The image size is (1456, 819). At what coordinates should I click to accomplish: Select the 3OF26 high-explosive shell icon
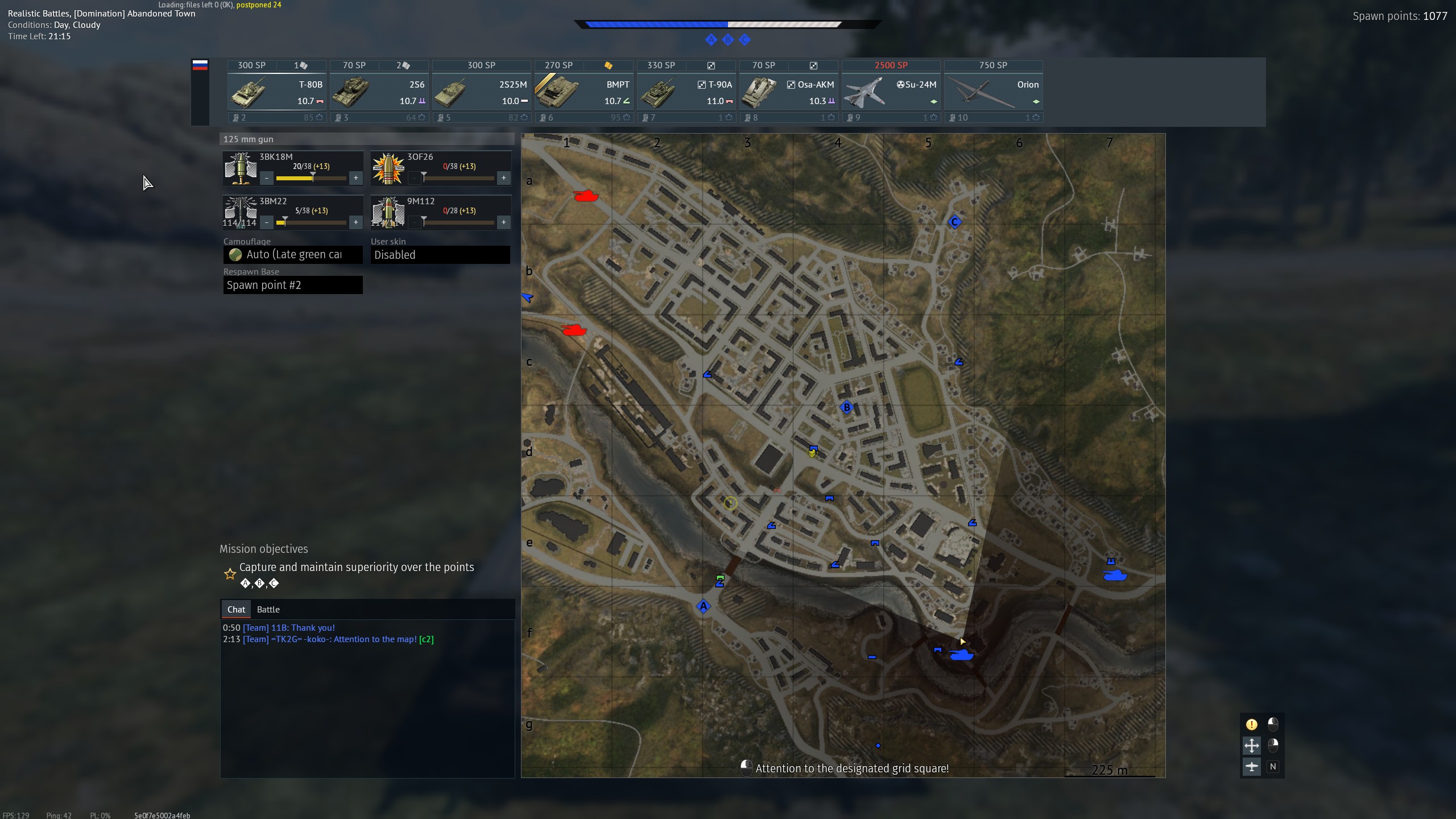click(x=388, y=167)
